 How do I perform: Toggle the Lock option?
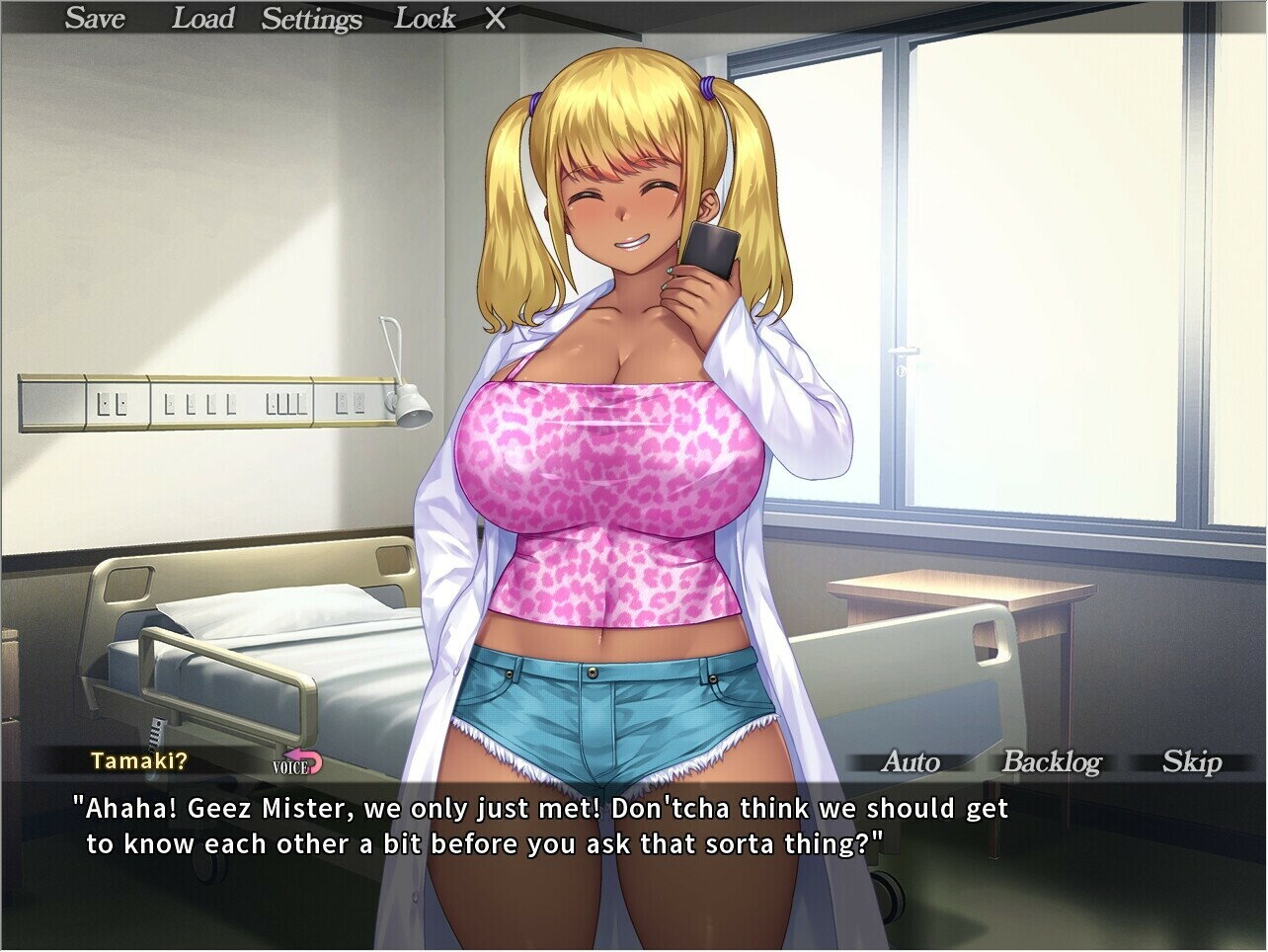click(x=424, y=18)
